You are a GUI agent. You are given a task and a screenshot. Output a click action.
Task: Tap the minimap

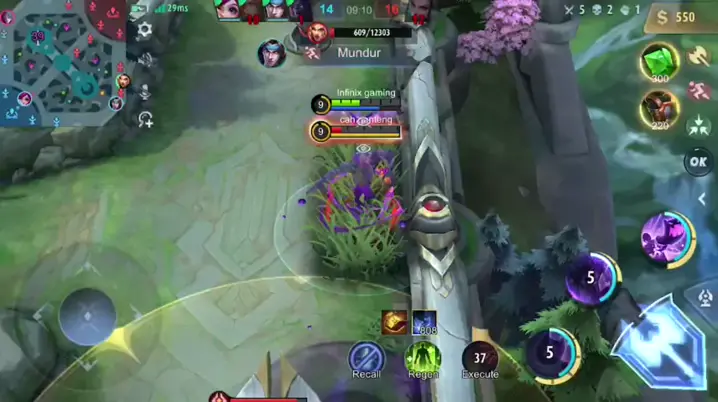click(62, 60)
